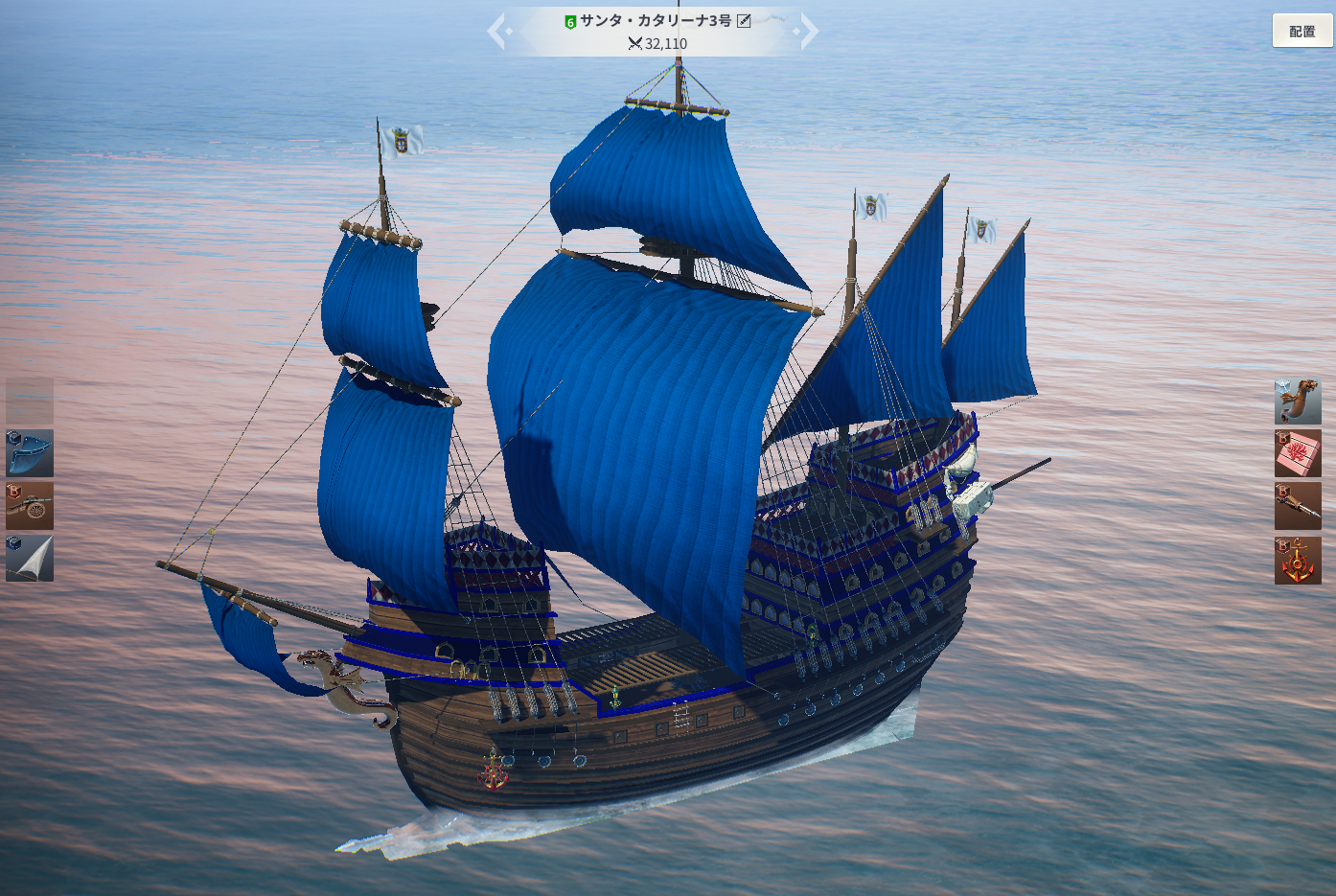Switch to the previous ship with left arrow
The height and width of the screenshot is (896, 1336).
click(496, 31)
